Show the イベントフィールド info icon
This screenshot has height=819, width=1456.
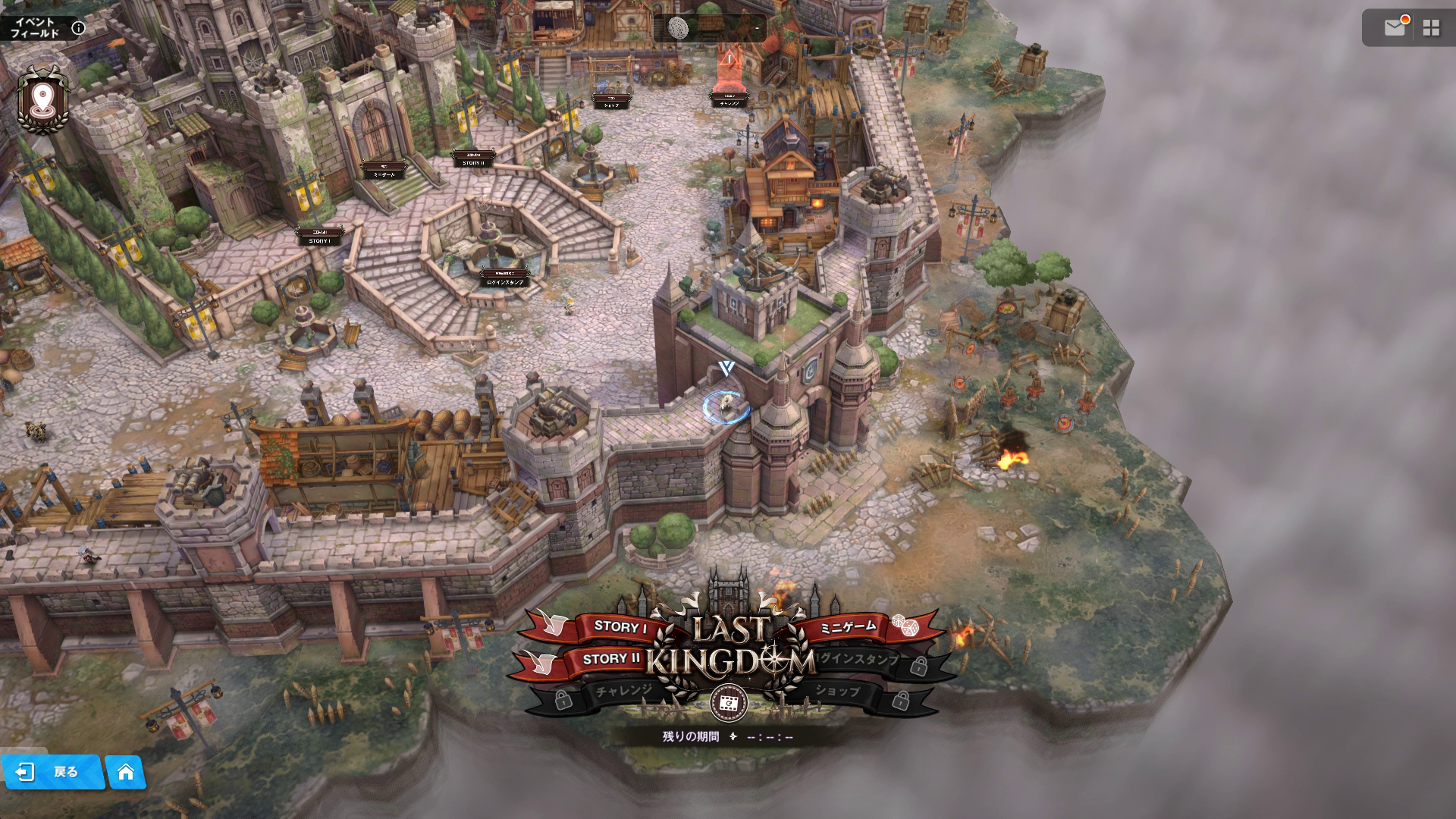(78, 29)
